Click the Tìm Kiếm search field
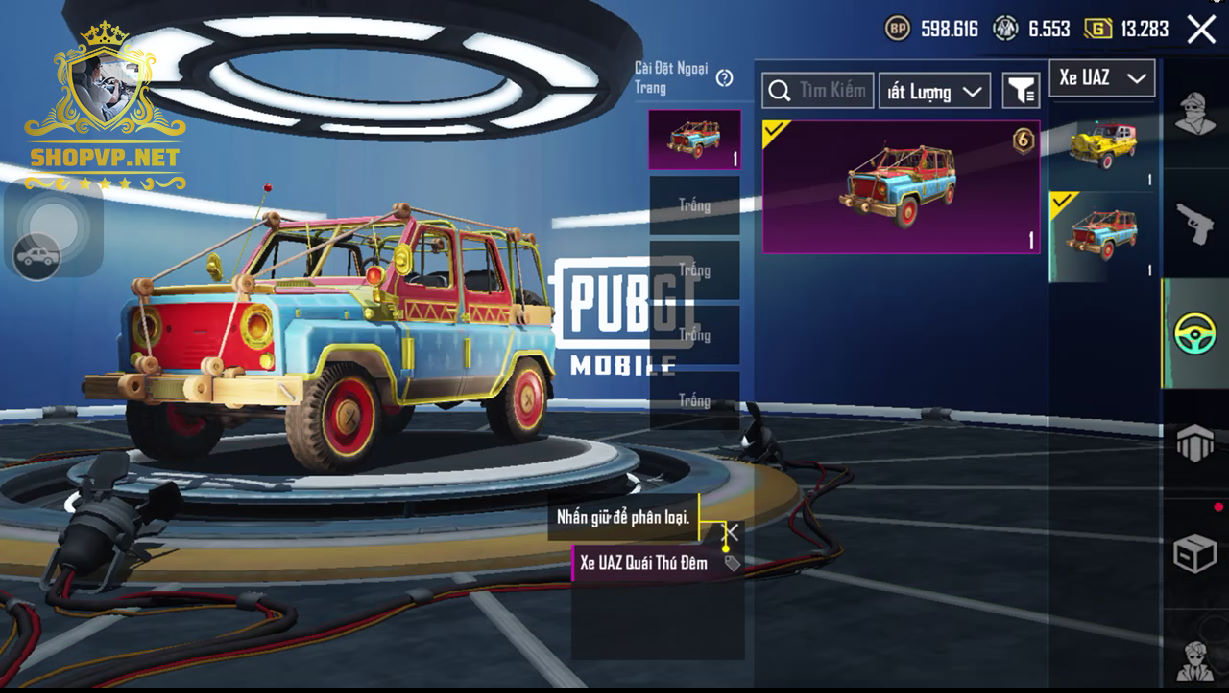Screen dimensions: 1229x693 pos(818,91)
